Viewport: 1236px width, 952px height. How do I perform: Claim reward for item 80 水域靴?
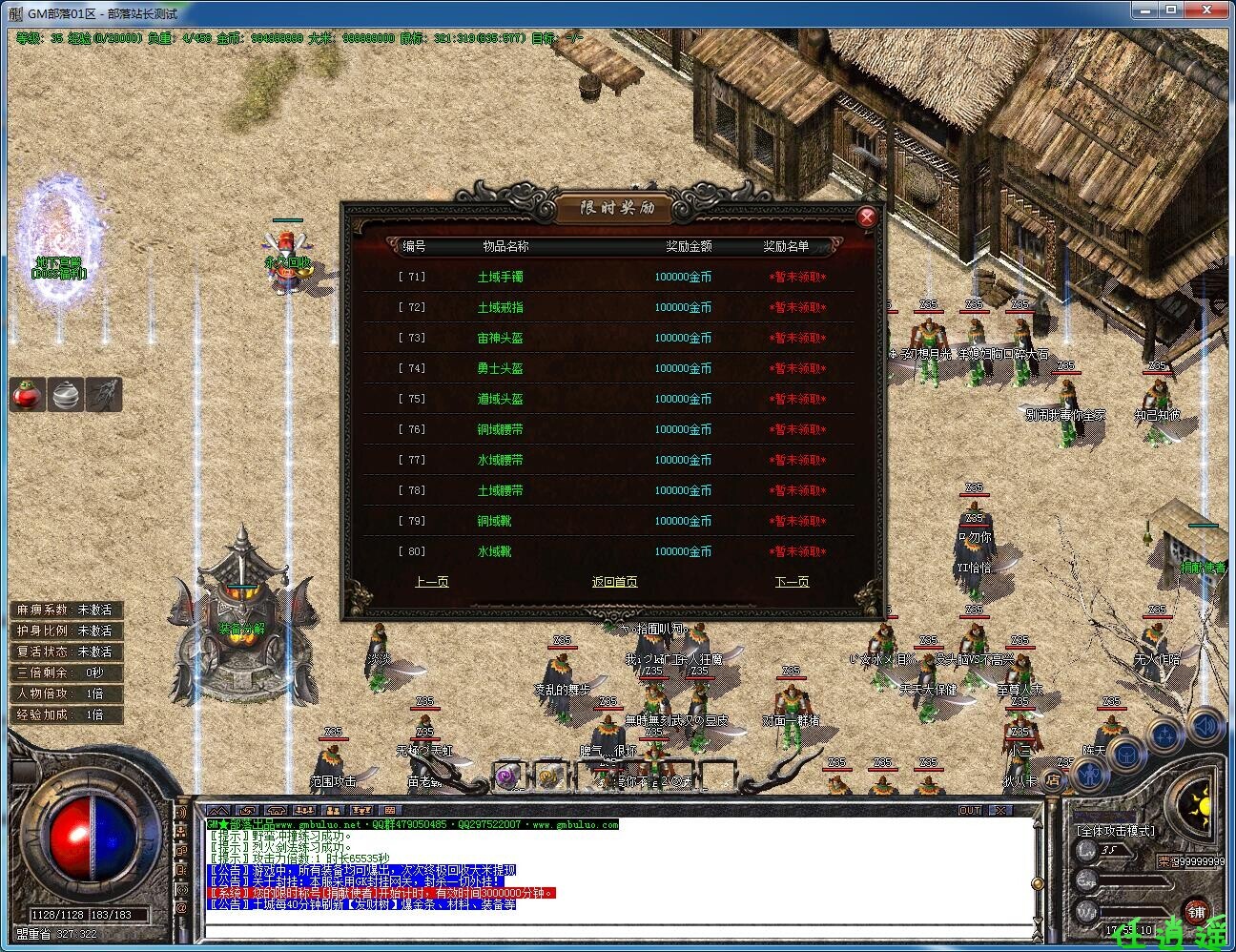point(797,552)
